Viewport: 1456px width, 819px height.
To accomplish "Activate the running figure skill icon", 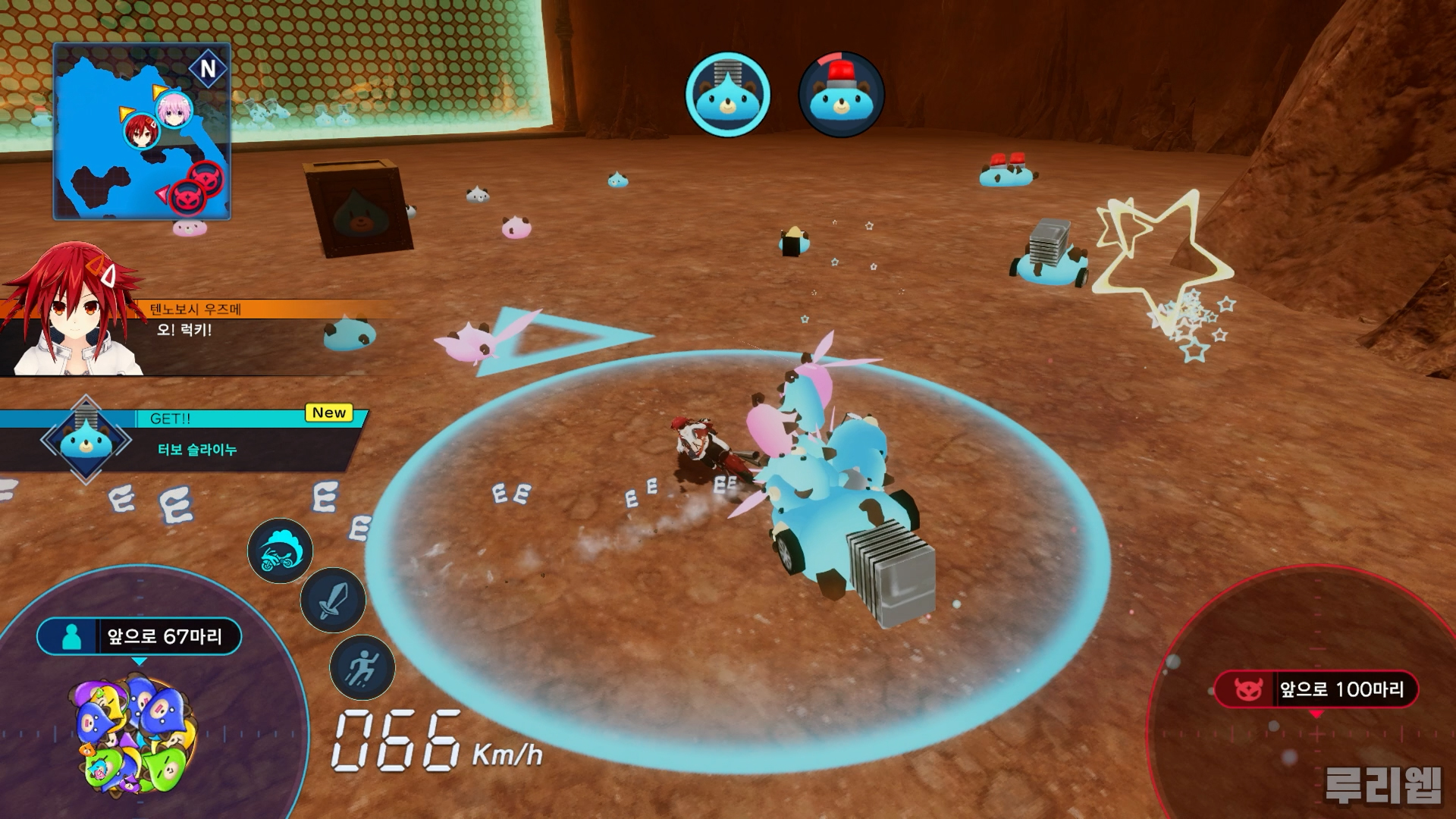I will (362, 667).
